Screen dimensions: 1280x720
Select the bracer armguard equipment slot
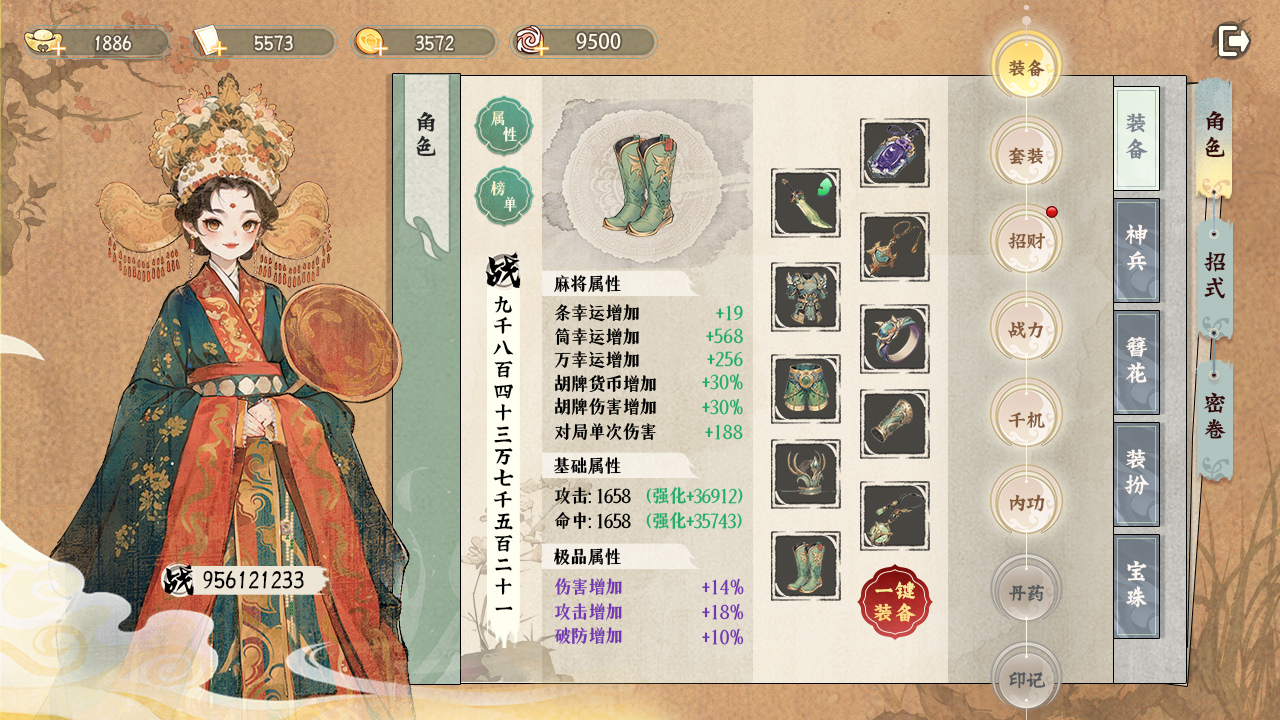coord(894,424)
